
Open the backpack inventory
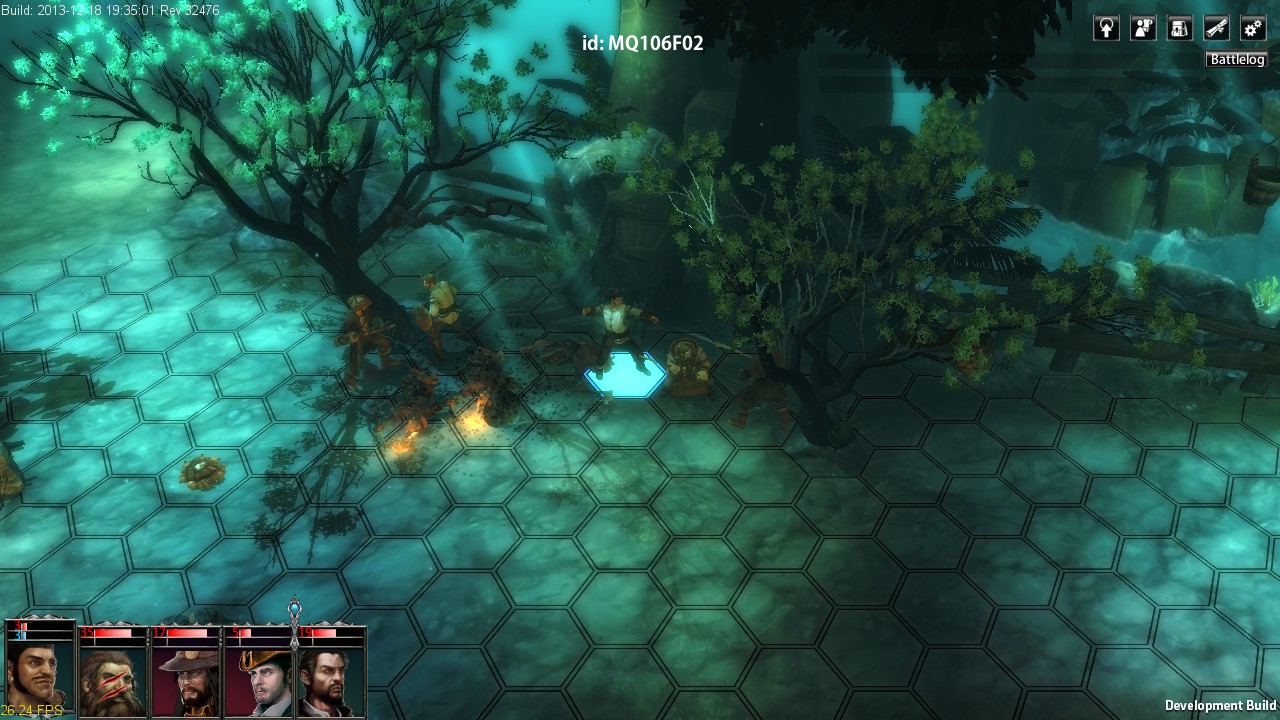click(x=1180, y=28)
